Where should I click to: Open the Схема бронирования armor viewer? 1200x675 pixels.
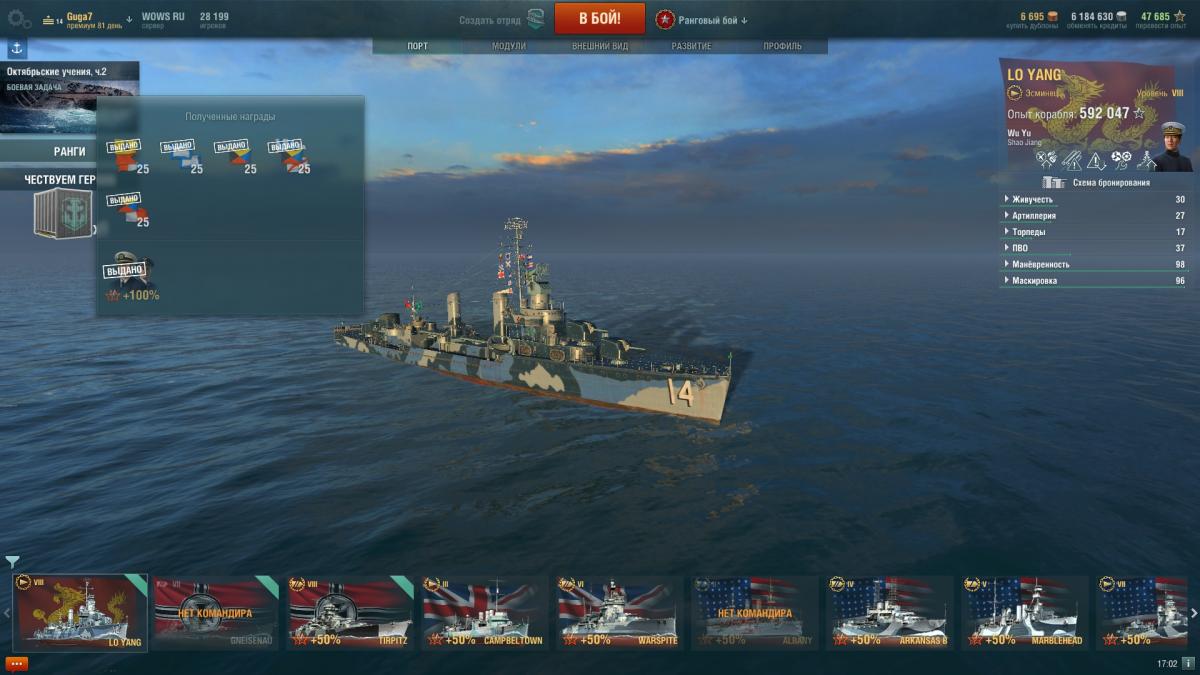[1098, 183]
